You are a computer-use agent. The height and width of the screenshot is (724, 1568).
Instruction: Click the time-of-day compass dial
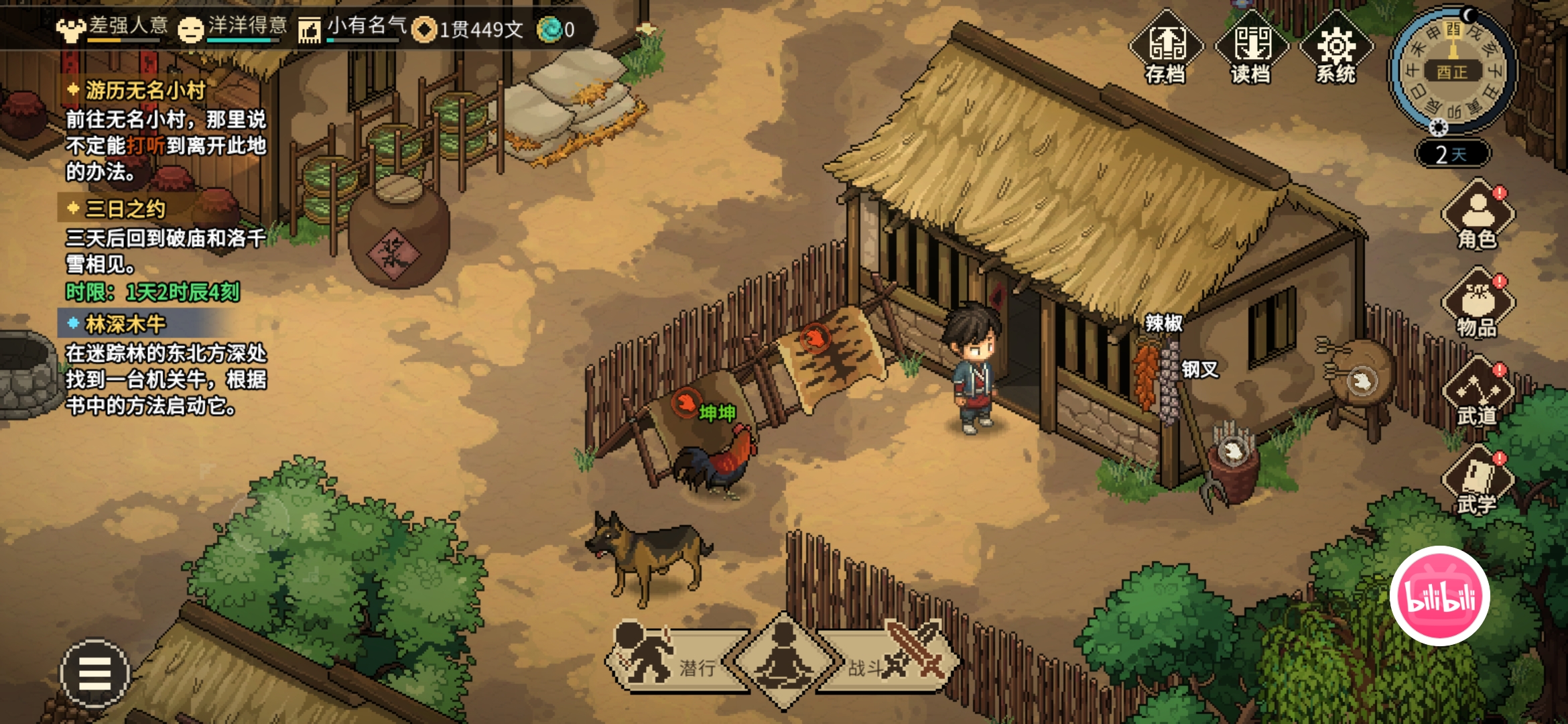click(1452, 70)
